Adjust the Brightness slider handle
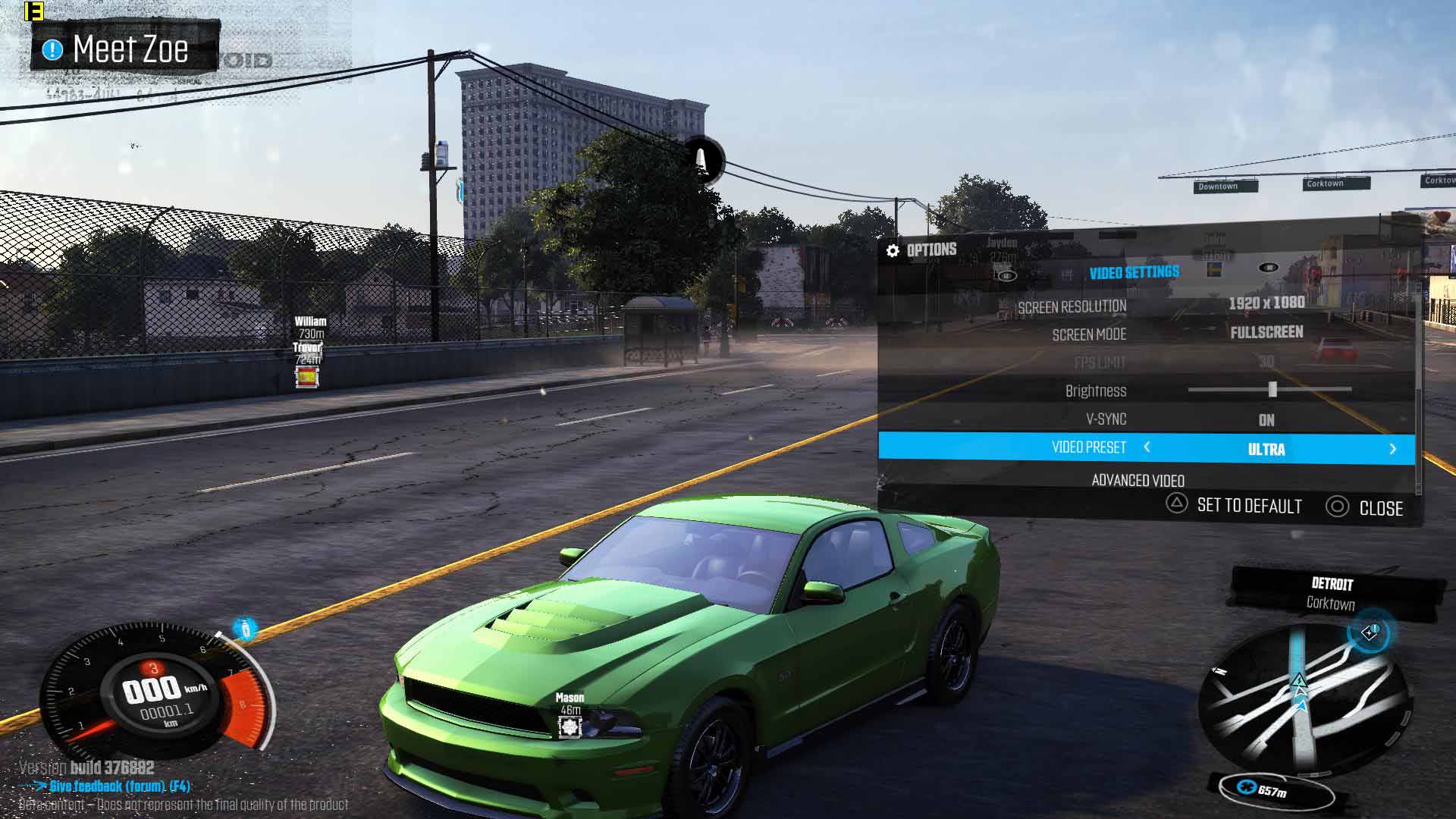The width and height of the screenshot is (1456, 819). (1272, 390)
